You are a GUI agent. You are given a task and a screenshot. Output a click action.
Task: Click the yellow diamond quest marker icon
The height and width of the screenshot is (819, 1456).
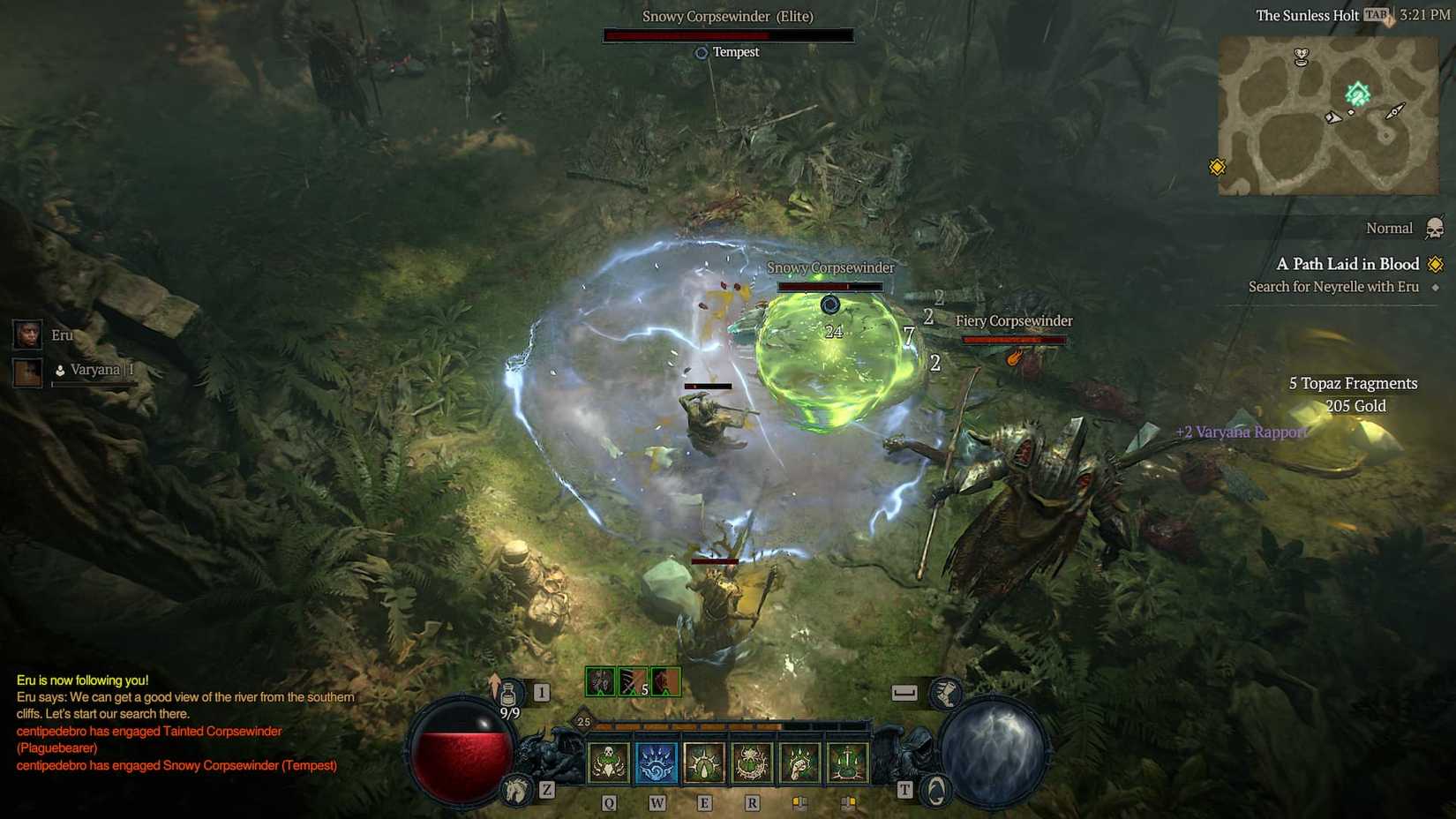click(1436, 264)
